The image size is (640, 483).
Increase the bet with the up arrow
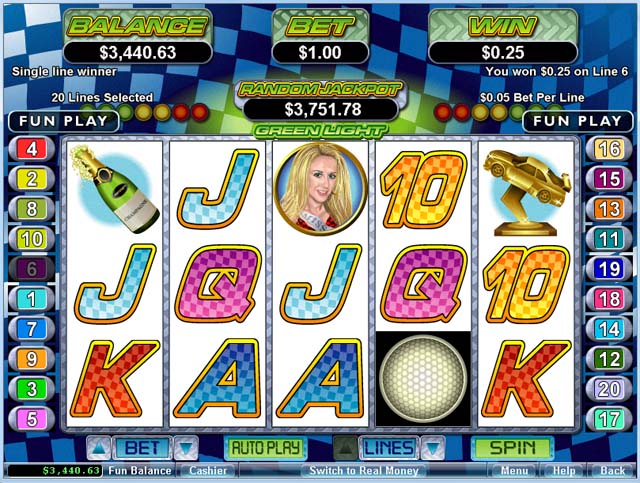click(99, 448)
